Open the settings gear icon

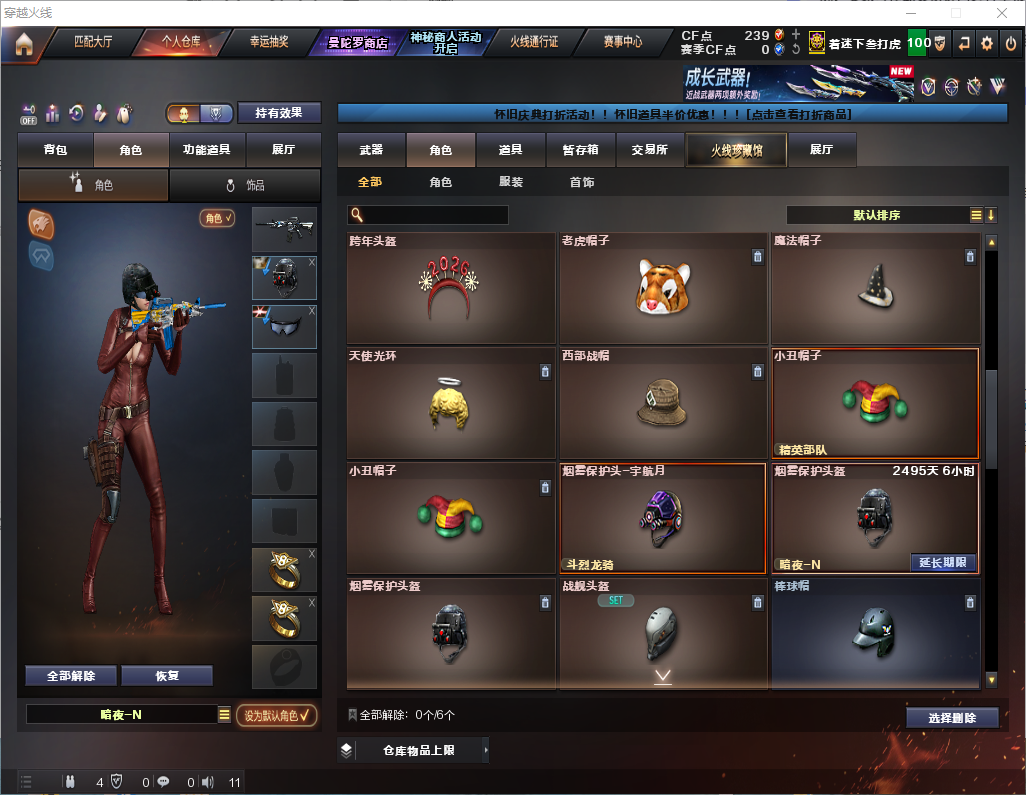[987, 43]
